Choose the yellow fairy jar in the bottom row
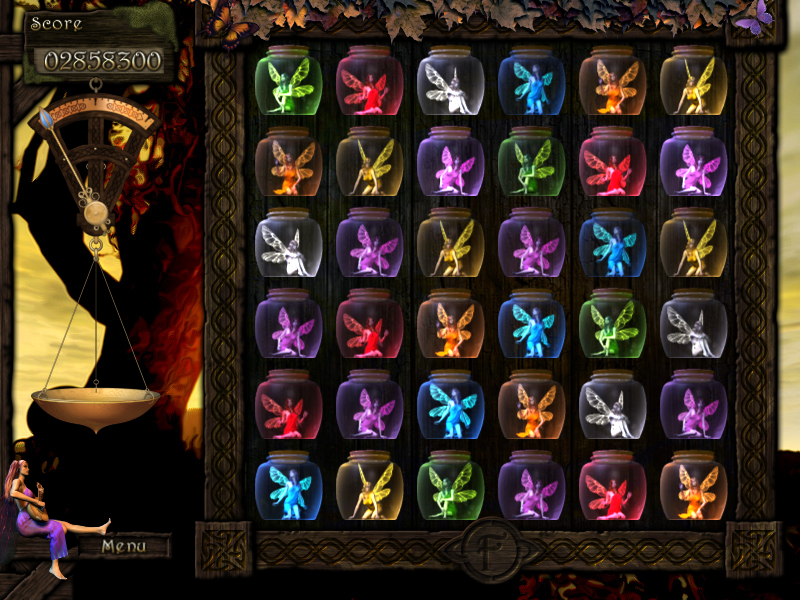The height and width of the screenshot is (600, 800). click(x=369, y=487)
